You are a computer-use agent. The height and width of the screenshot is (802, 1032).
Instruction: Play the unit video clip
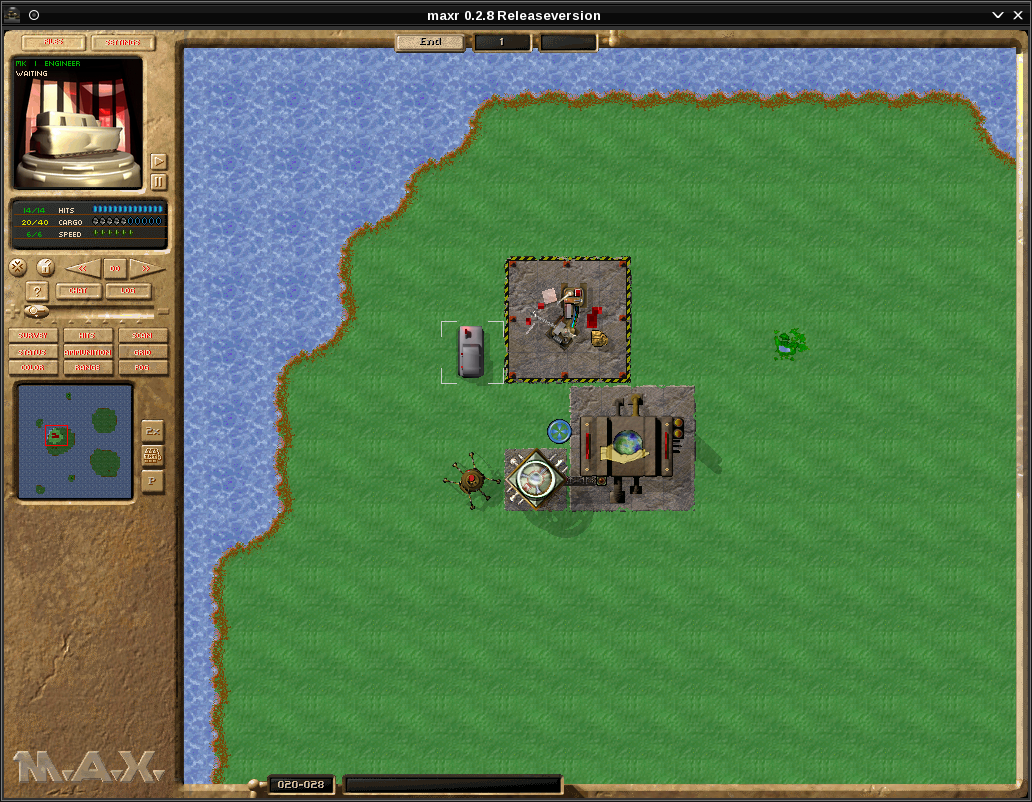(158, 162)
